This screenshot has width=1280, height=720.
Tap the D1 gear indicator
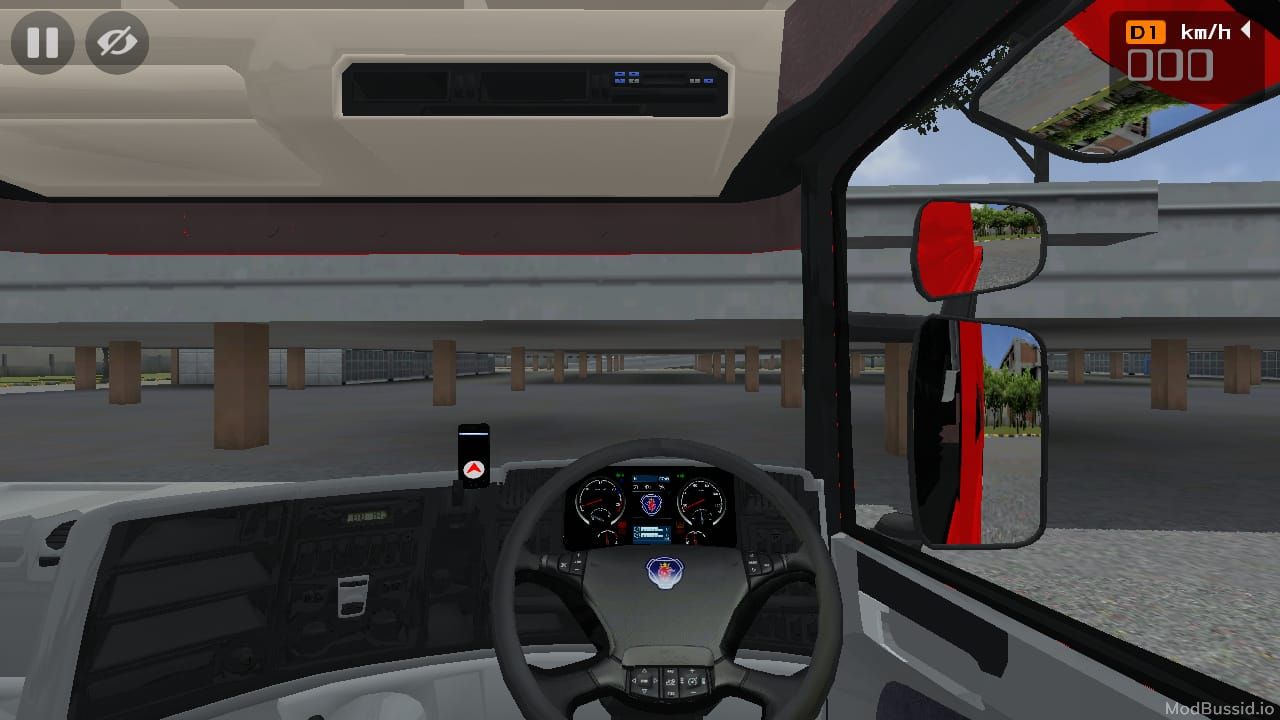pyautogui.click(x=1146, y=31)
